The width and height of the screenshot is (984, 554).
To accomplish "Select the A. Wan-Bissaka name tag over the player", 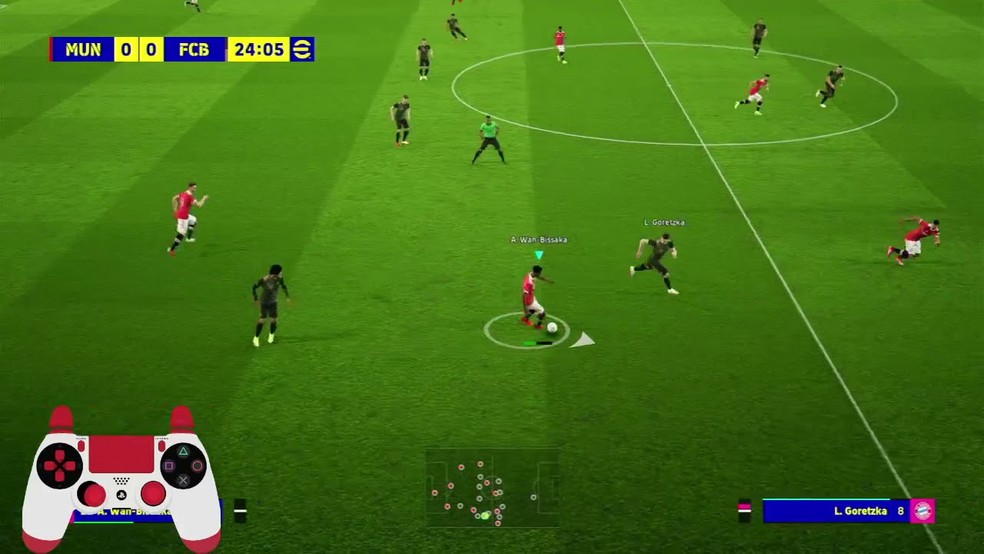I will click(x=539, y=240).
